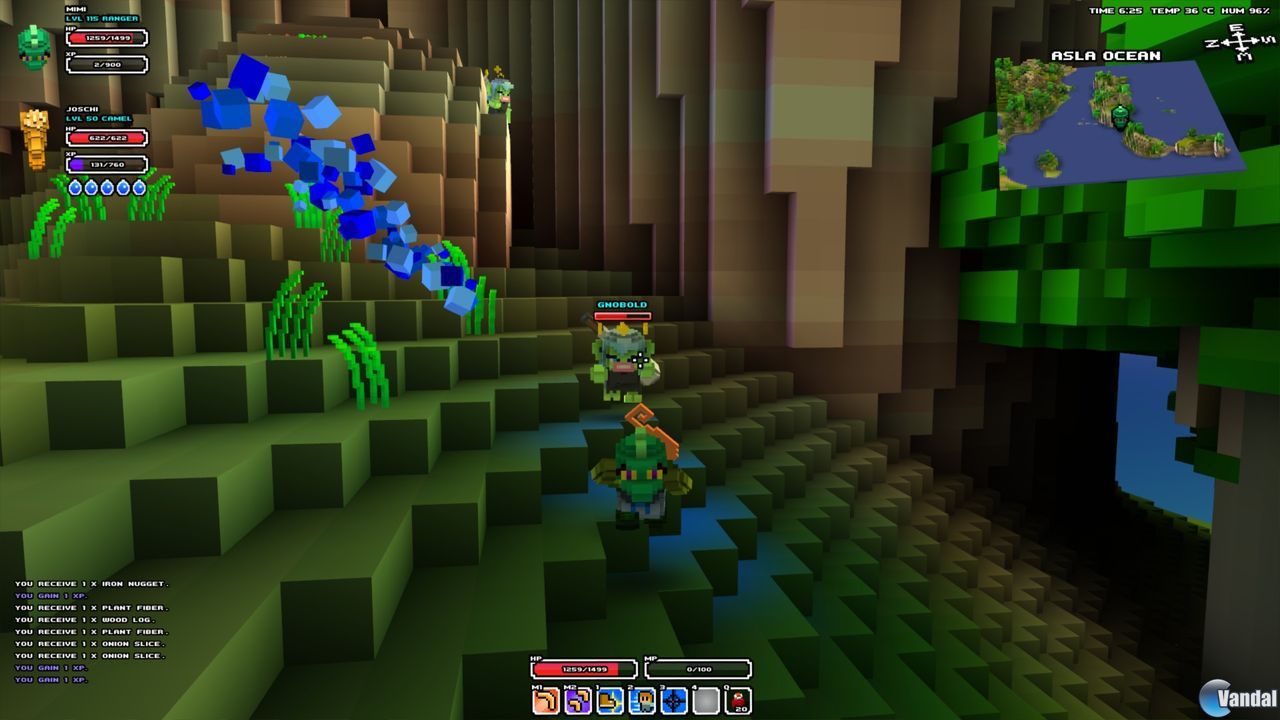Select the M2 purple skill icon
This screenshot has width=1280, height=720.
click(576, 699)
